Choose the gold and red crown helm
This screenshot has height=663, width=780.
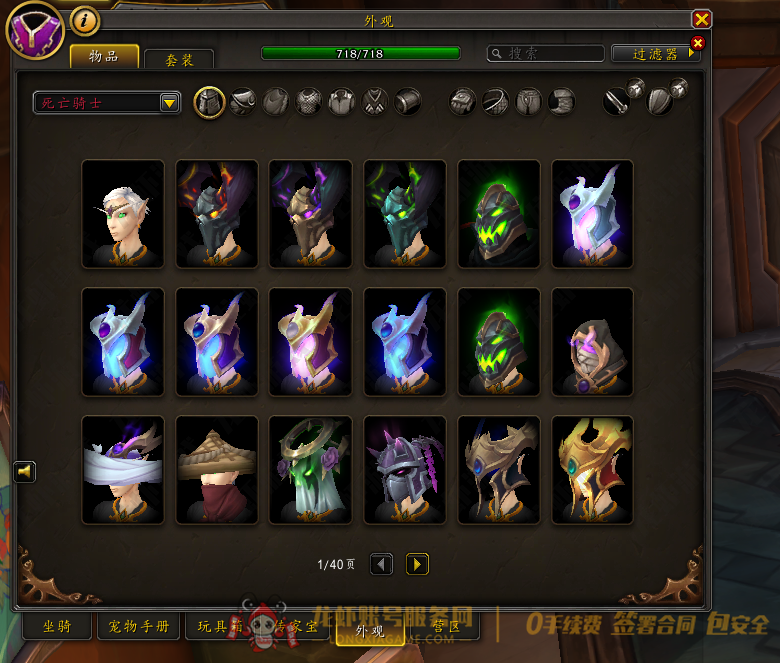(x=593, y=470)
